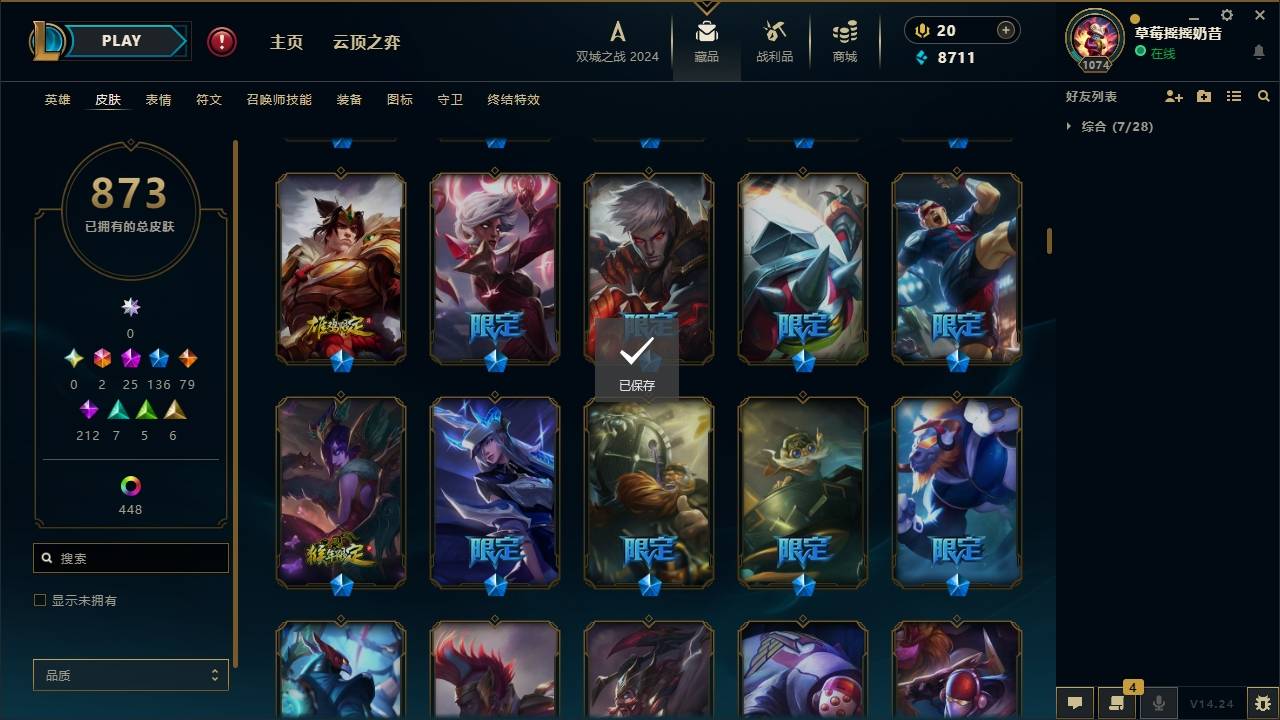1280x720 pixels.
Task: Switch friend list to compact list view
Action: coord(1234,95)
